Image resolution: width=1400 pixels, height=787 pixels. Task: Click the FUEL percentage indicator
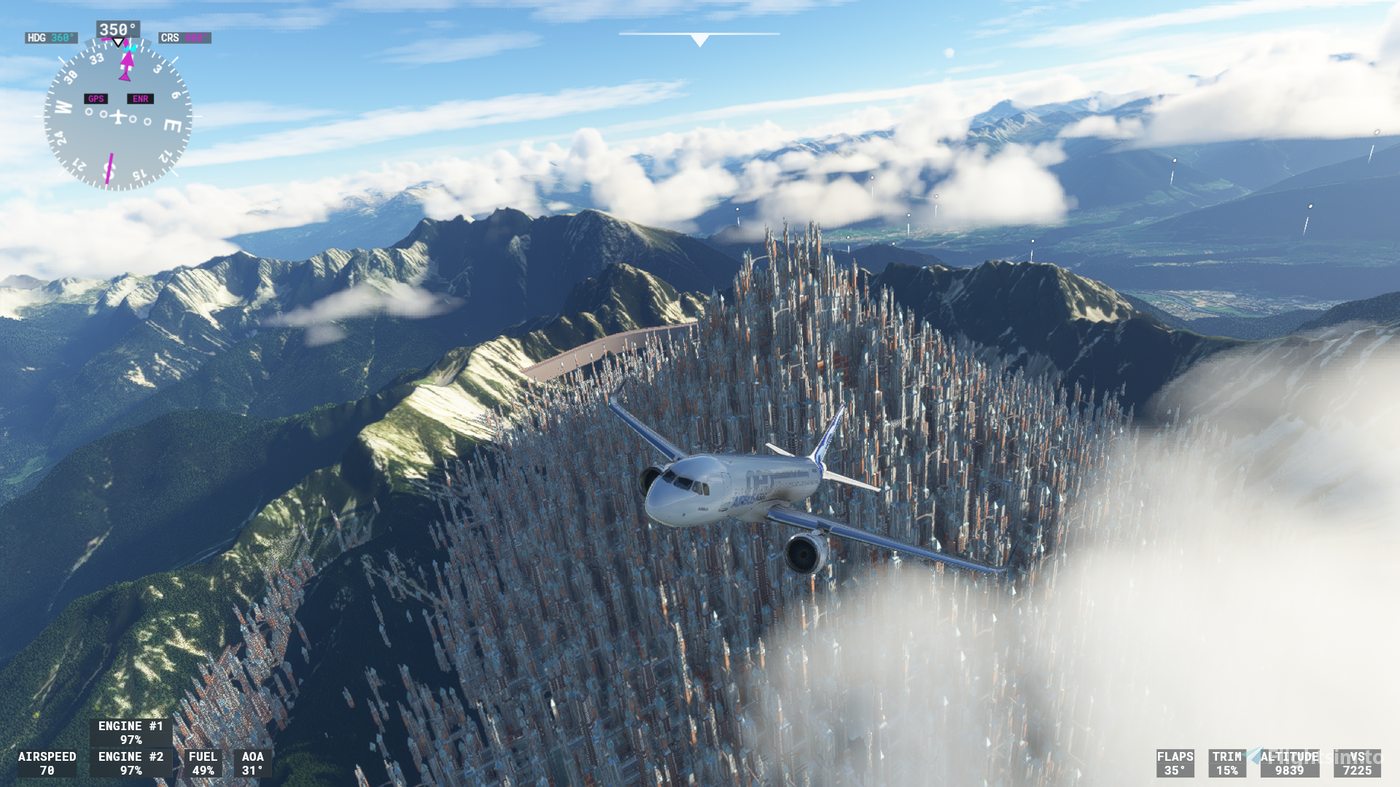click(x=201, y=763)
